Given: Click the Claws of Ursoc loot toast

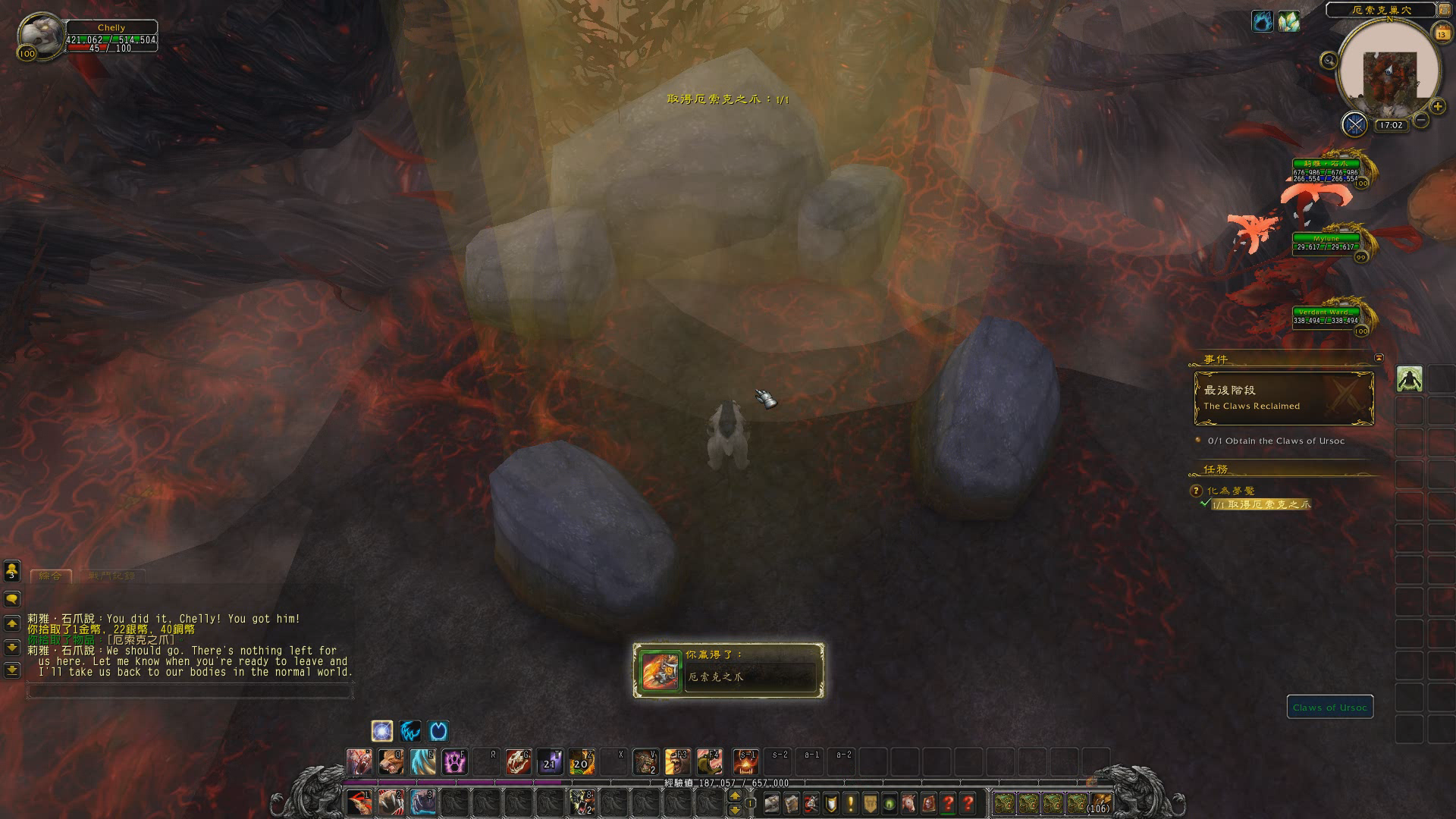Looking at the screenshot, I should click(x=728, y=670).
